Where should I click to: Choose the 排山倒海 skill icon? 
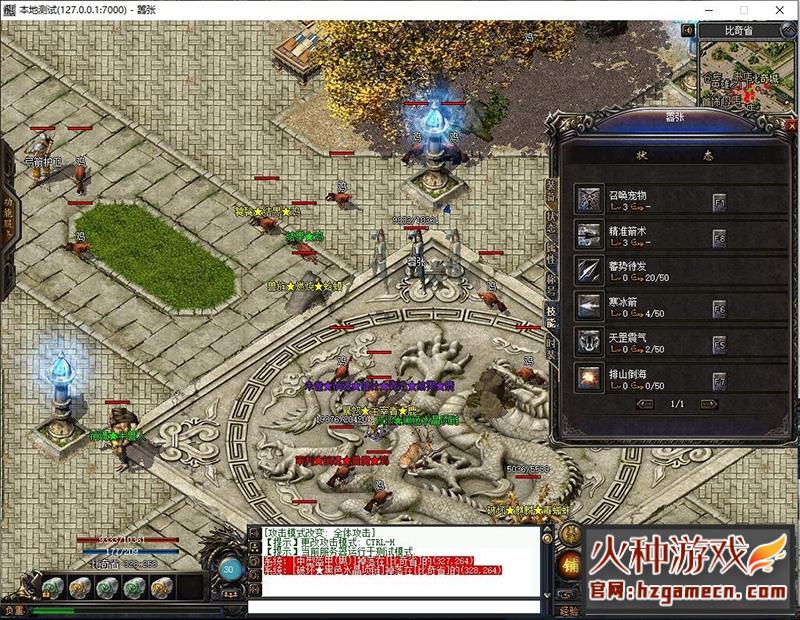(589, 378)
